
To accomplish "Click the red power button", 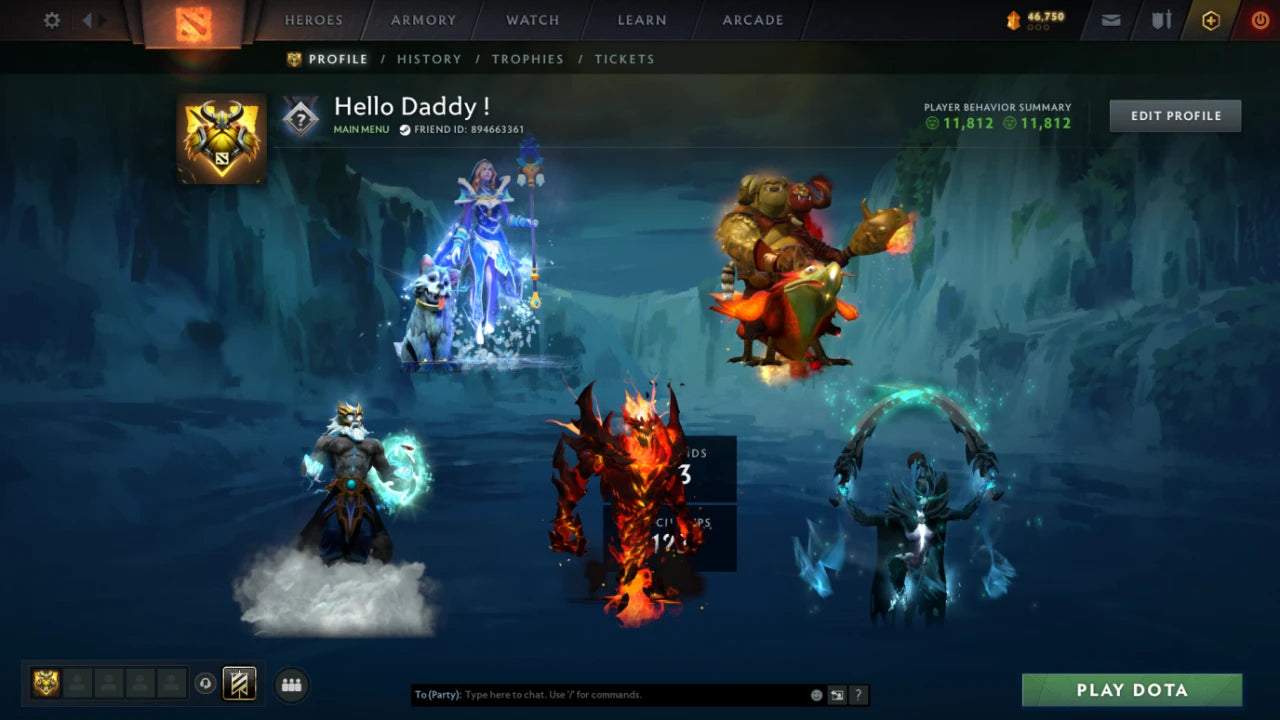I will 1260,19.
